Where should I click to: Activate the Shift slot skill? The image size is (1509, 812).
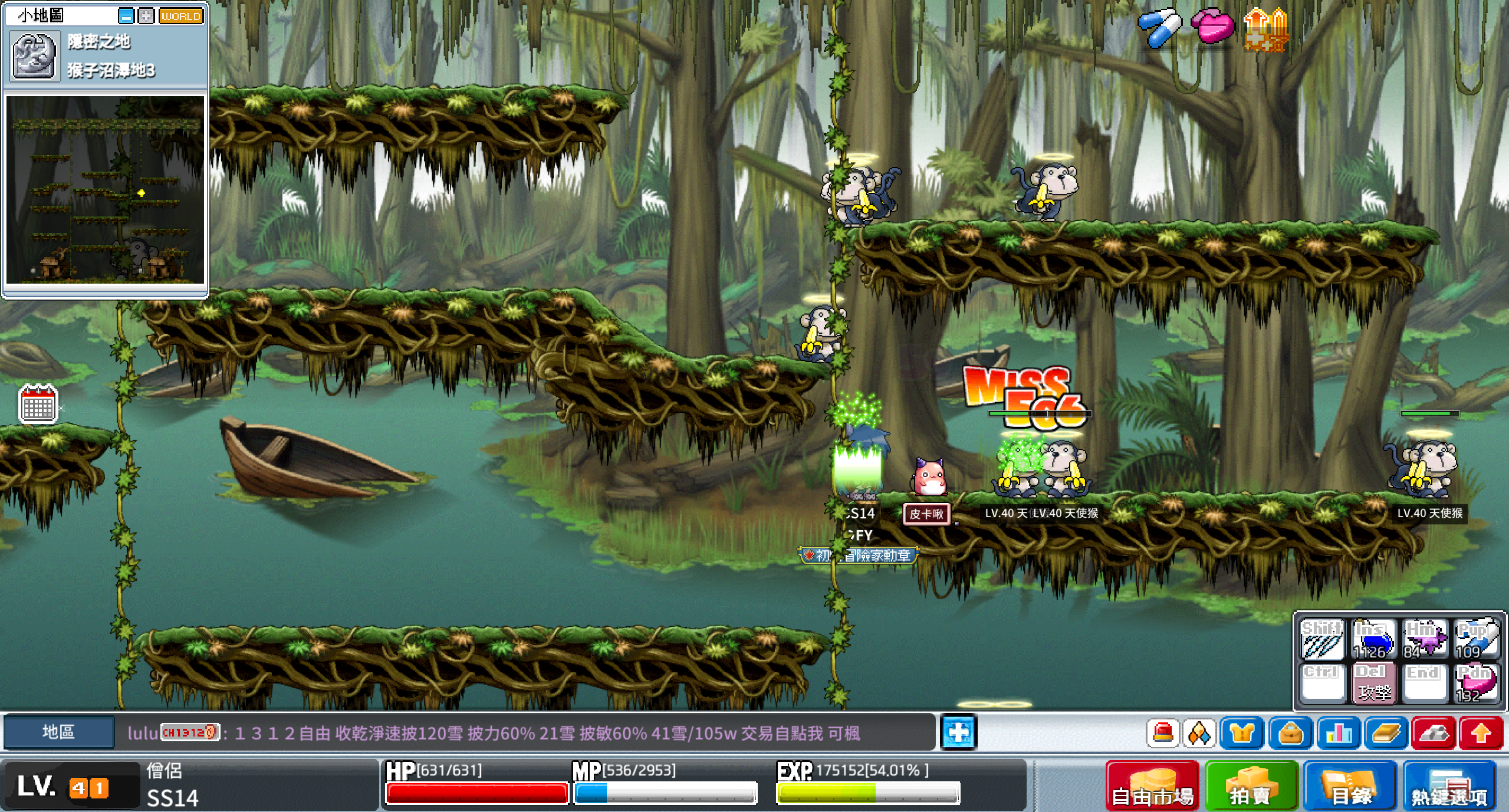pyautogui.click(x=1322, y=639)
